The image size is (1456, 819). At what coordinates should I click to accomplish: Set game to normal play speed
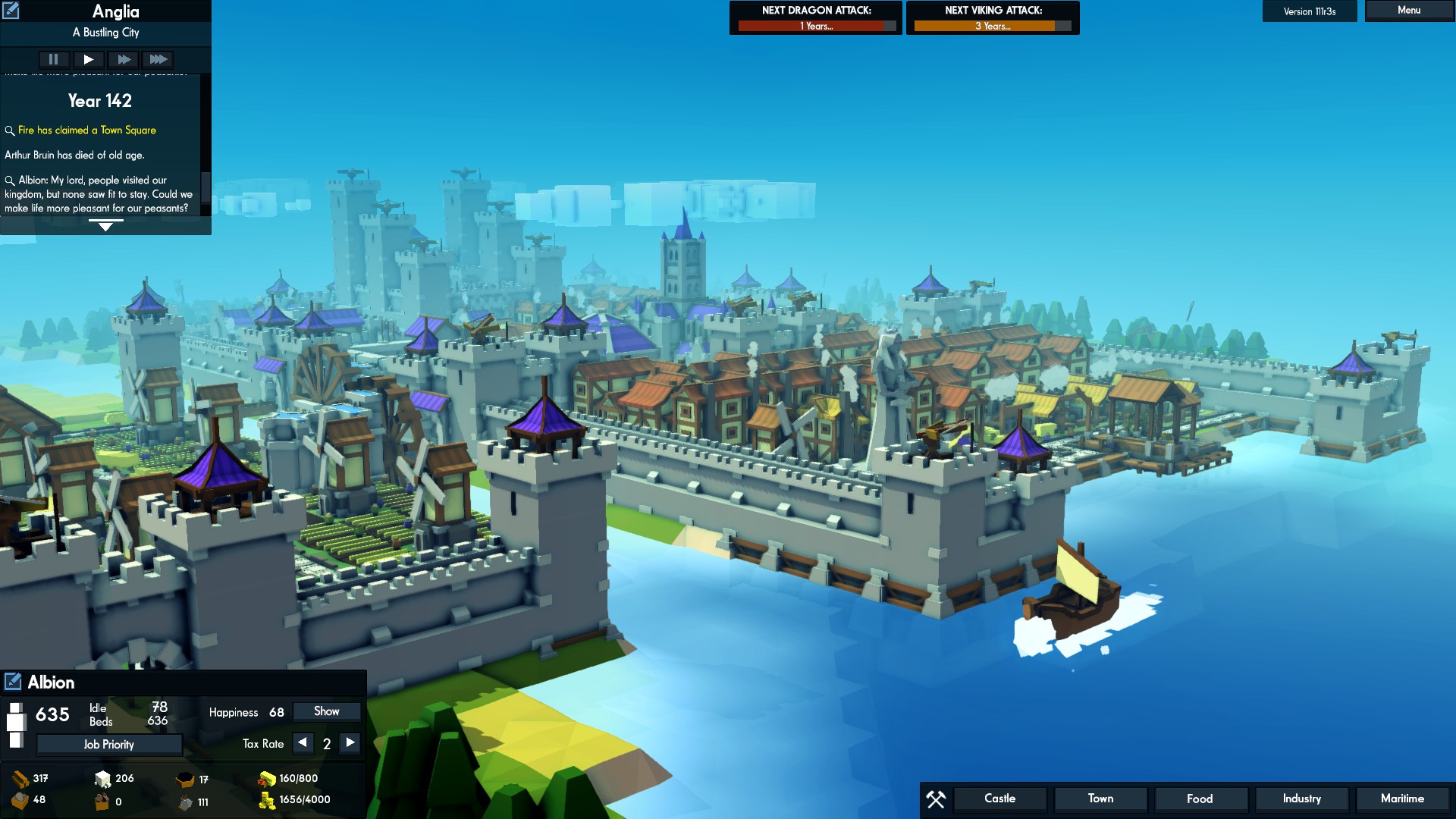[88, 59]
